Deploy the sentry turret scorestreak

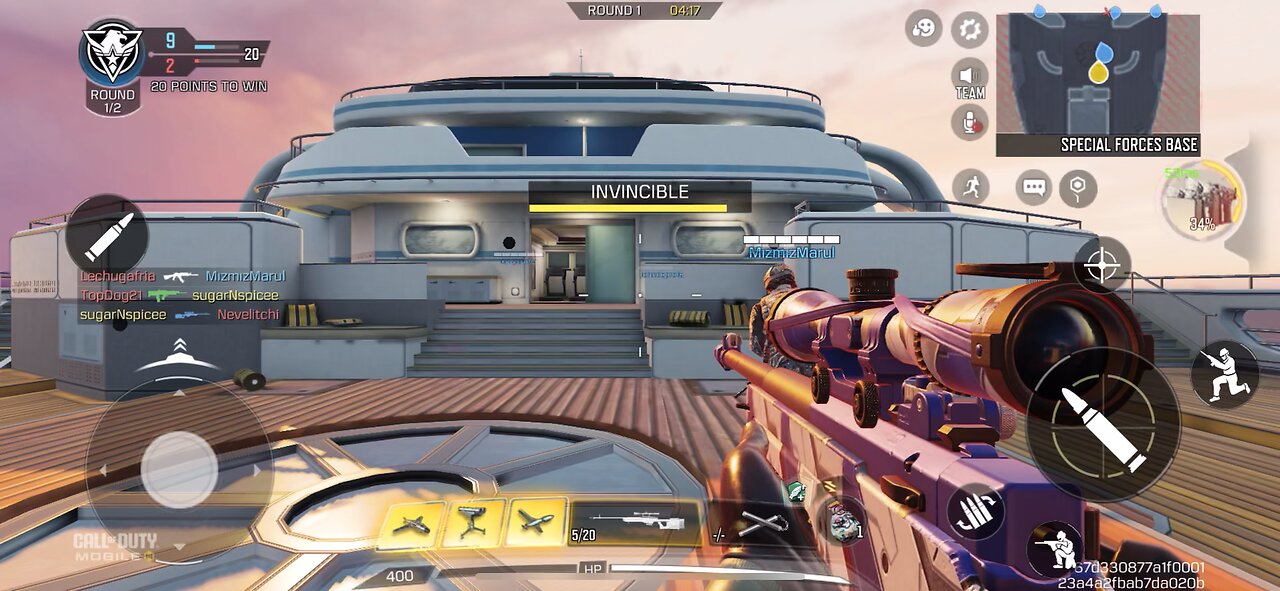(472, 523)
